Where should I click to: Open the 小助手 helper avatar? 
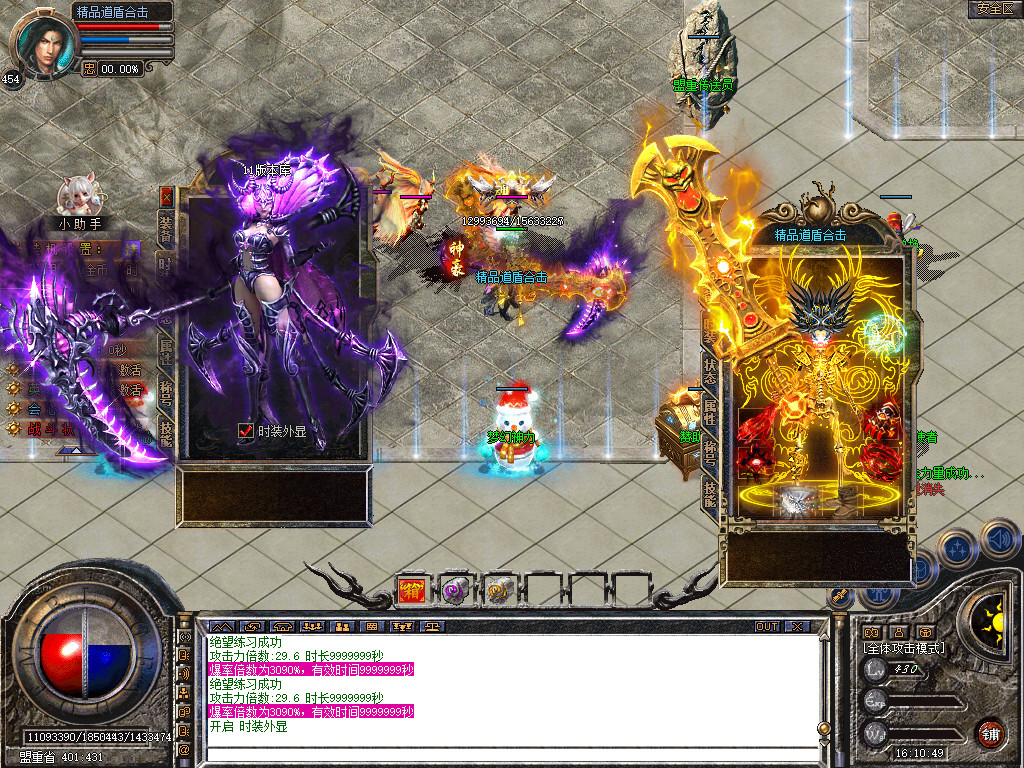click(x=76, y=196)
